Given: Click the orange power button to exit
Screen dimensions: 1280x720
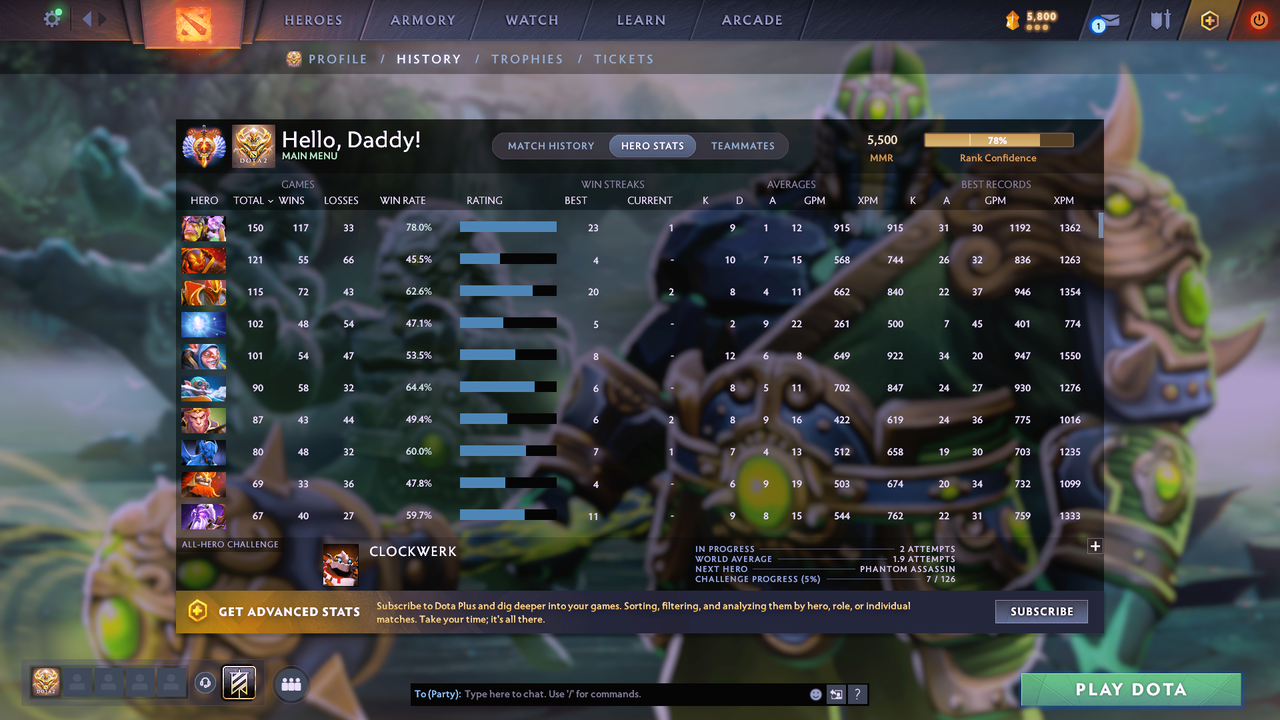Looking at the screenshot, I should [1258, 19].
